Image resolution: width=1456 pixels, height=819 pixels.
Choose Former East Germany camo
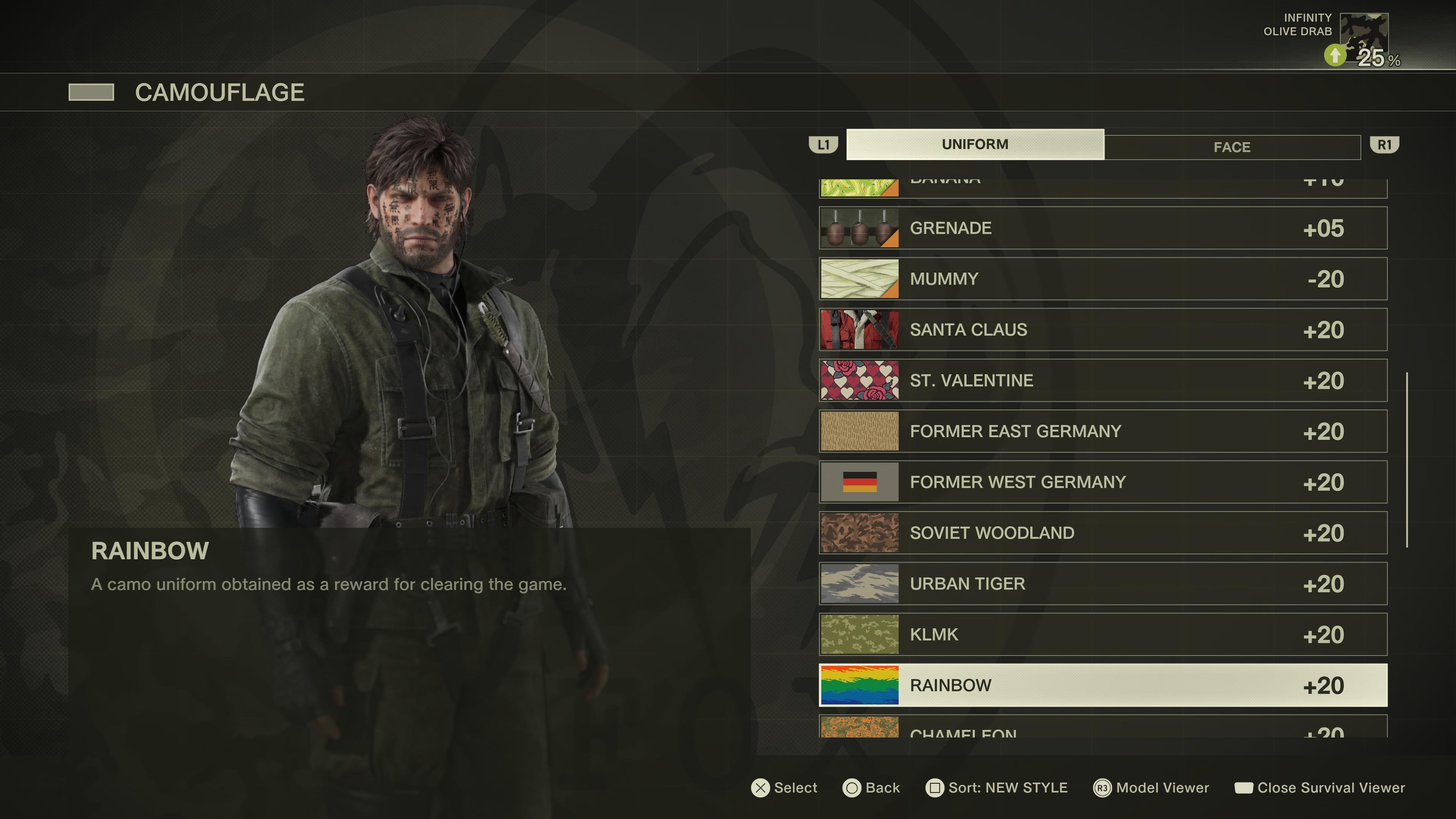[x=1102, y=431]
